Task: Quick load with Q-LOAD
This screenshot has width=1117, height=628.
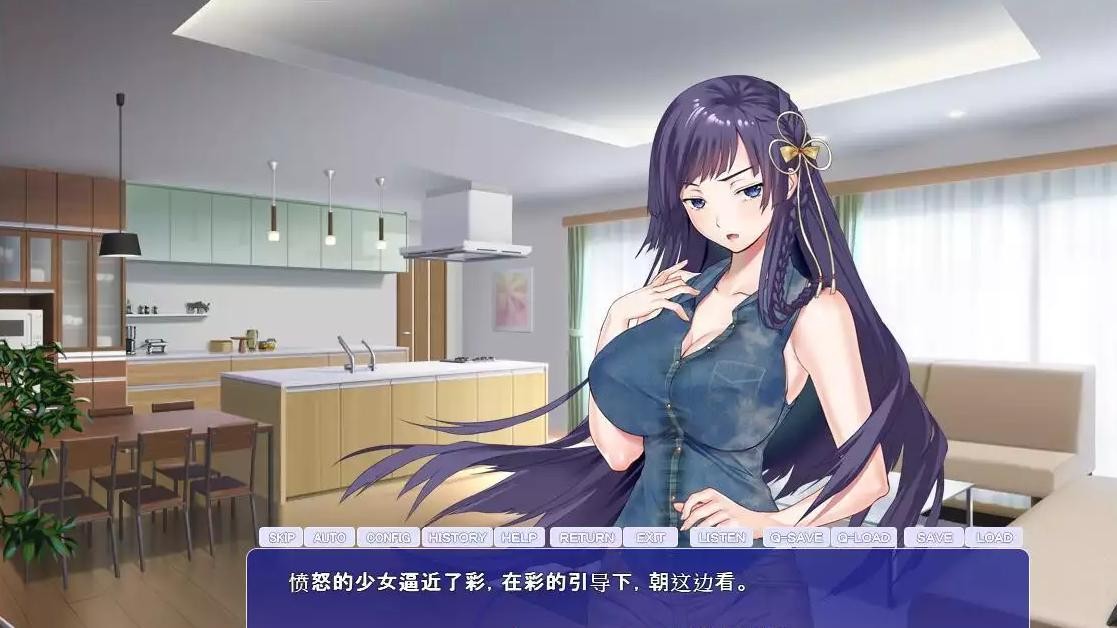Action: coord(864,537)
